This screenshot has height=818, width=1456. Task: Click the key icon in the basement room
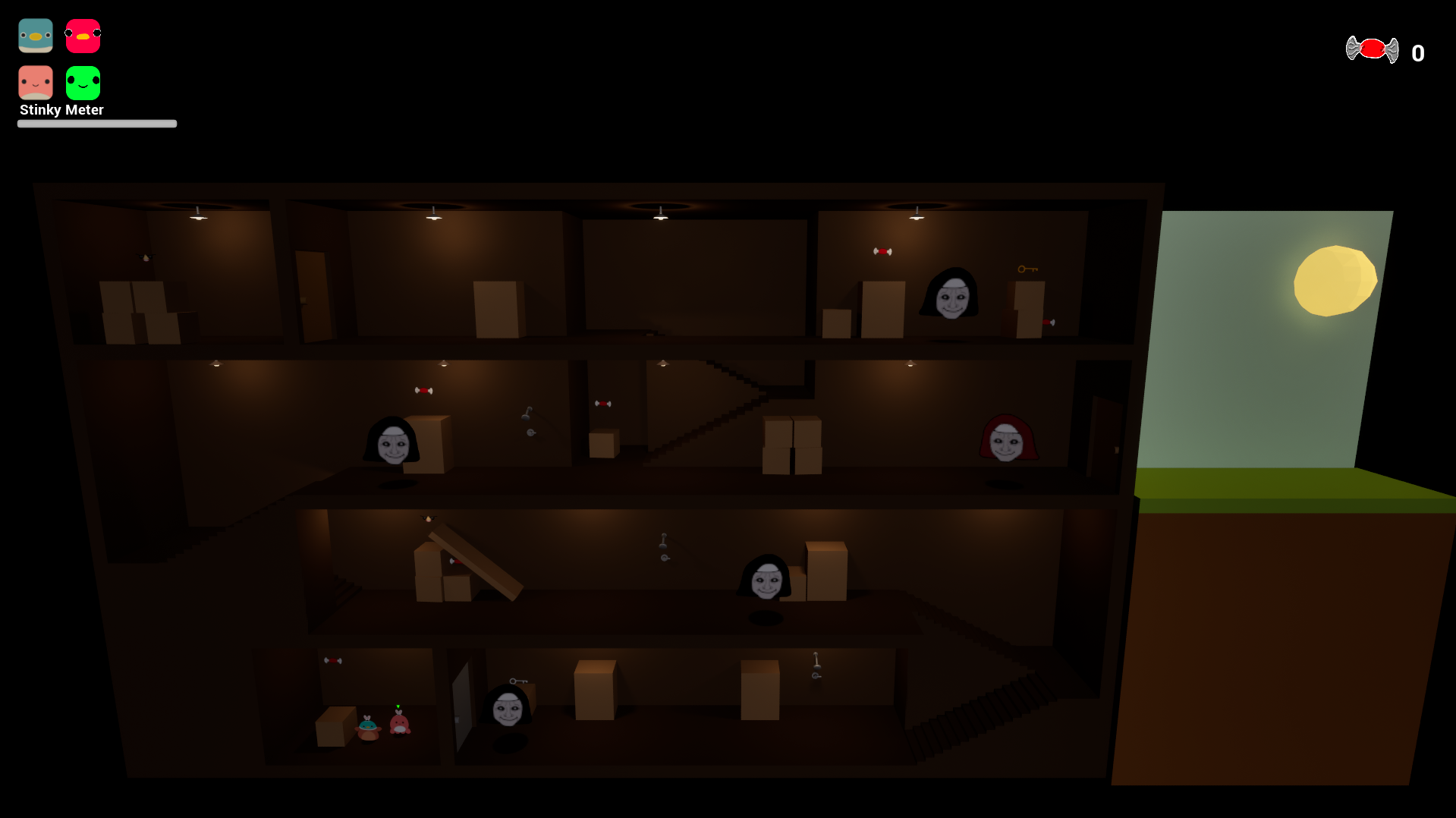(x=517, y=681)
